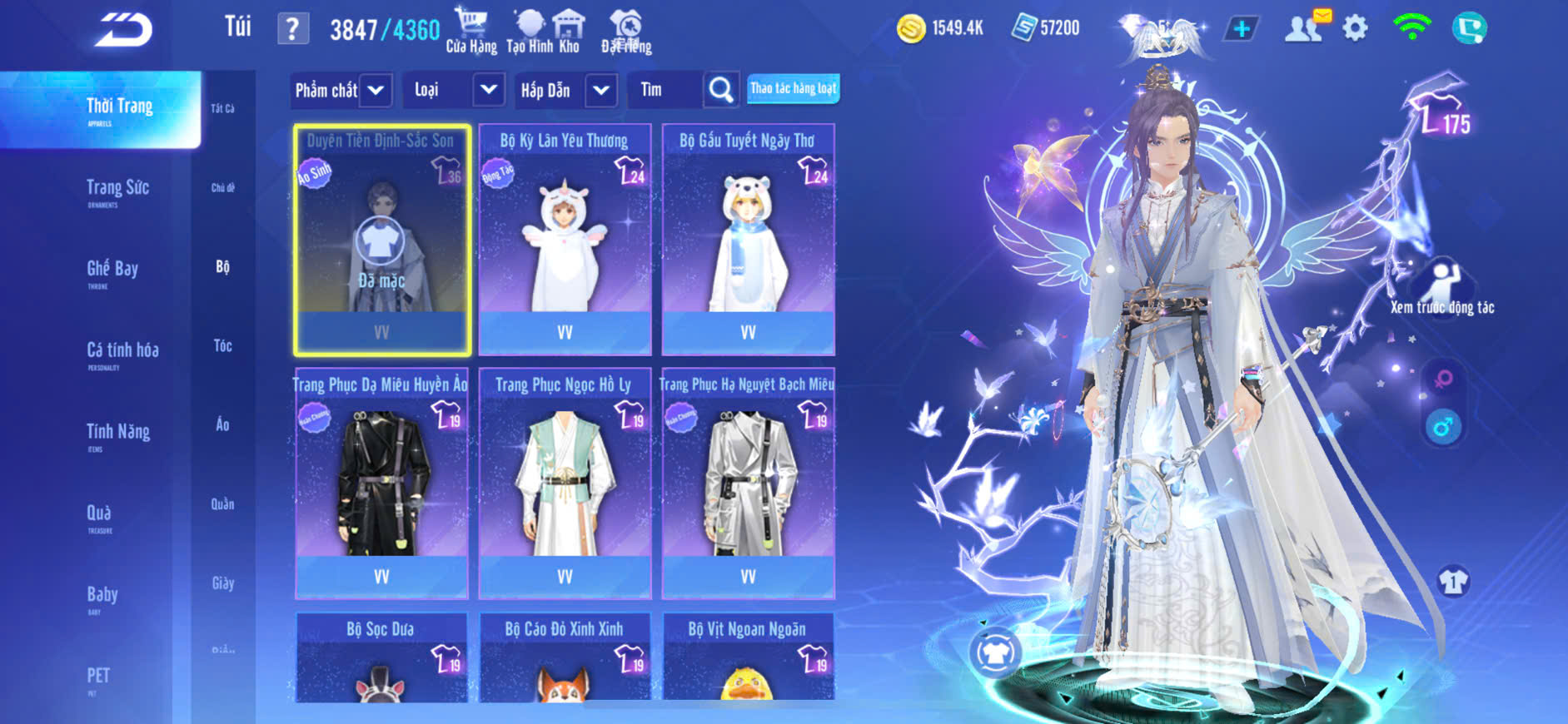Viewport: 1568px width, 724px height.
Task: Go back using the arrow button
Action: click(123, 30)
